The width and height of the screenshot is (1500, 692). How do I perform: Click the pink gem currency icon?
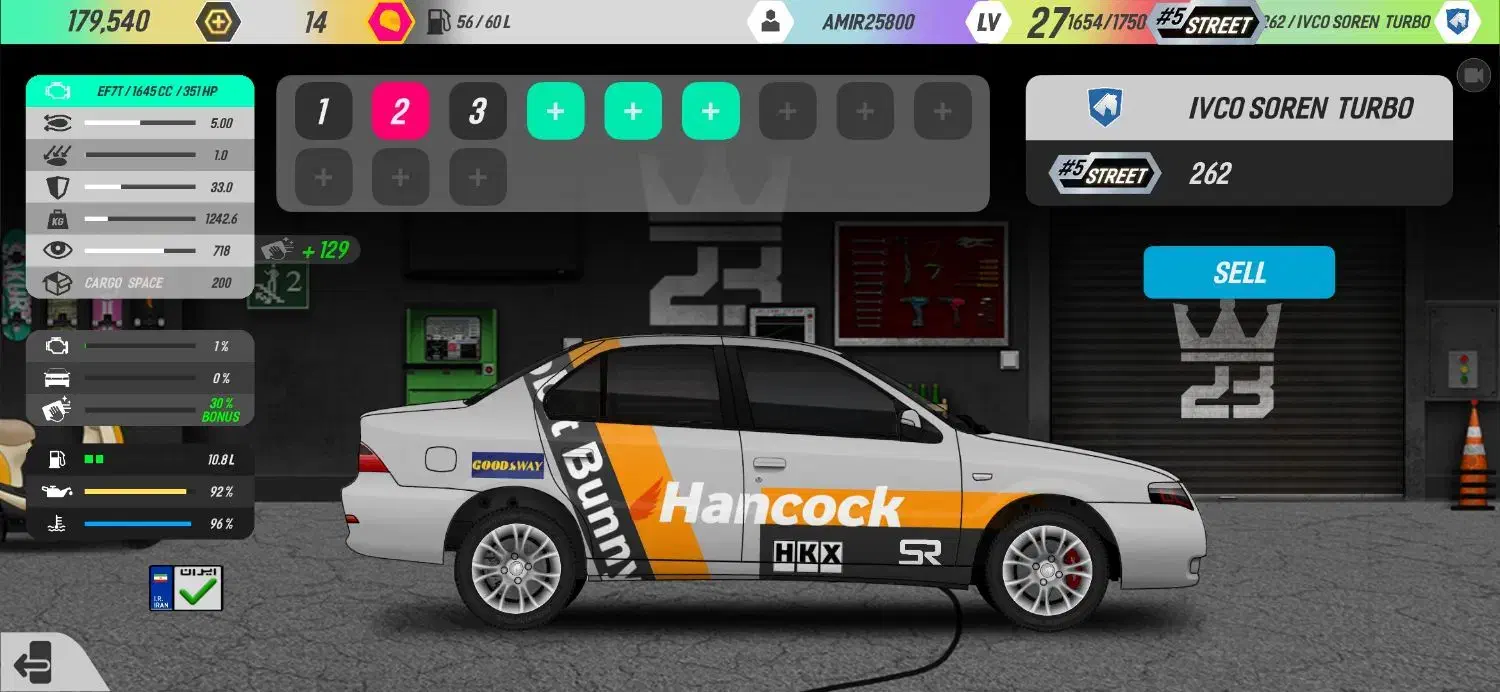coord(390,22)
